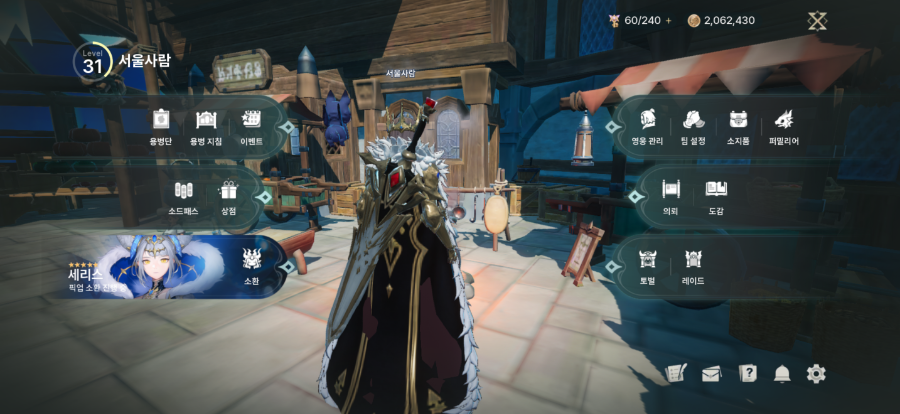Open the mail envelope inbox
The height and width of the screenshot is (414, 900).
pyautogui.click(x=711, y=374)
